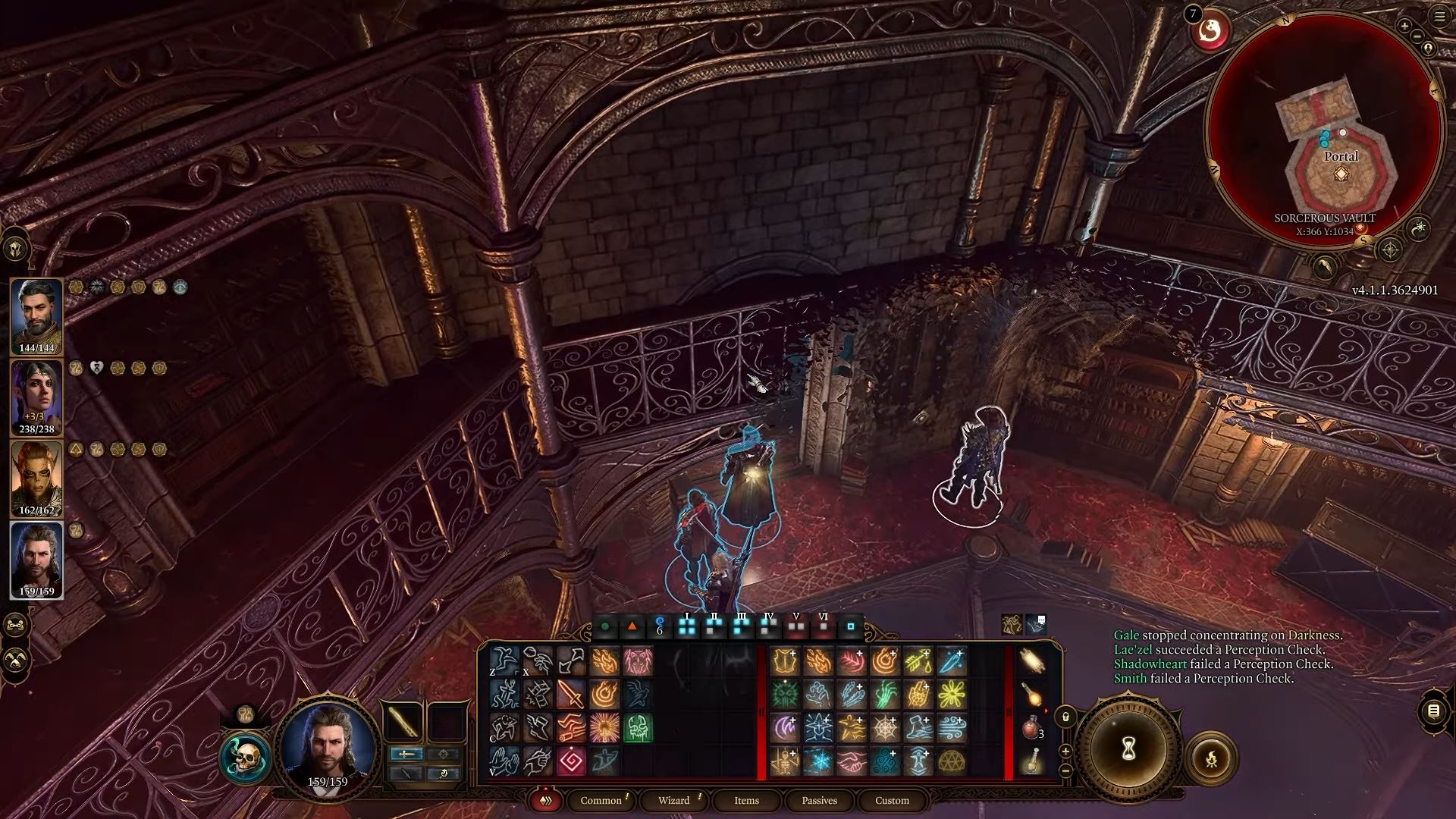Open the combat log panel toggle

pyautogui.click(x=1433, y=711)
